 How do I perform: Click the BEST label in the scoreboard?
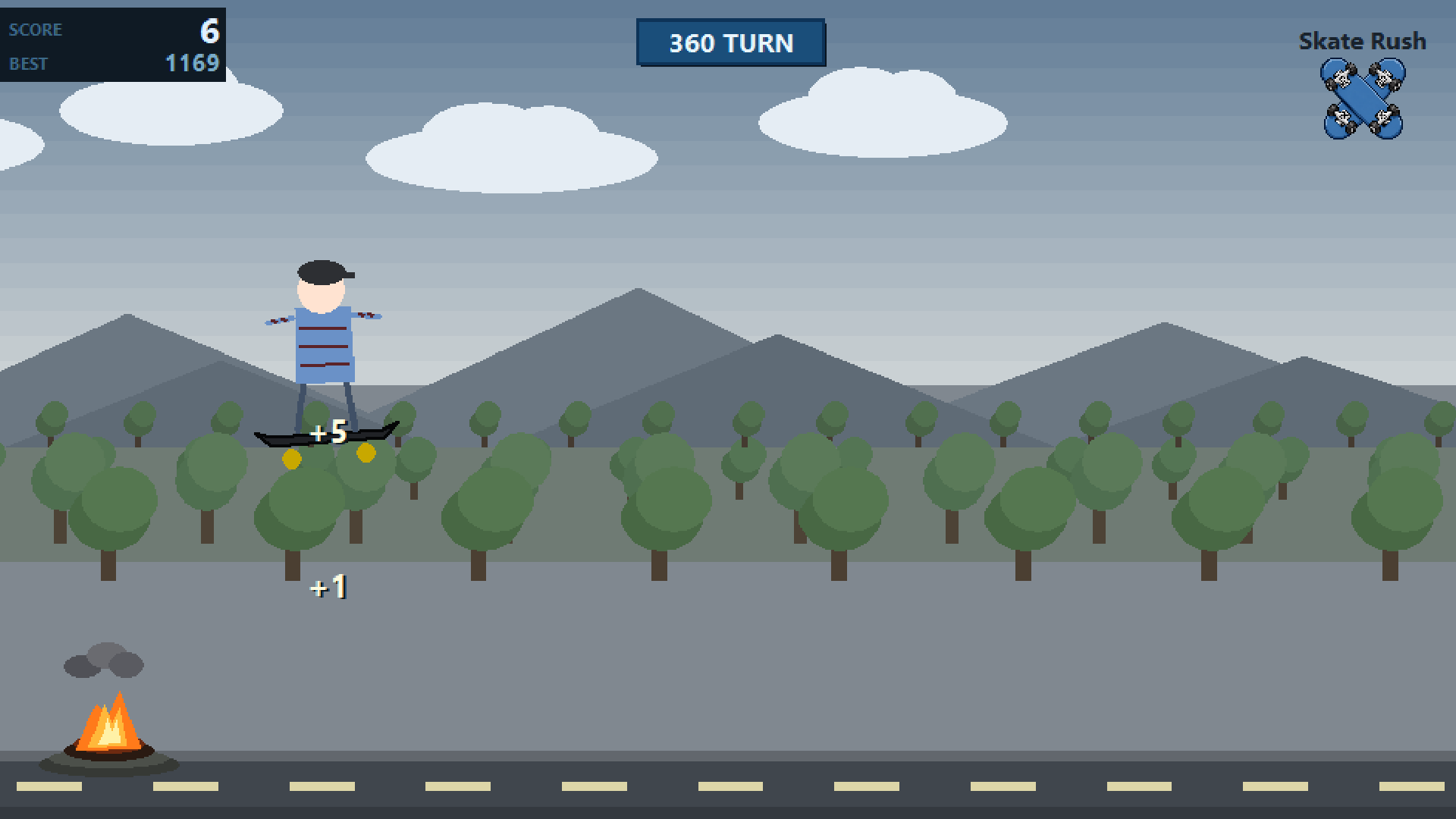[x=29, y=64]
